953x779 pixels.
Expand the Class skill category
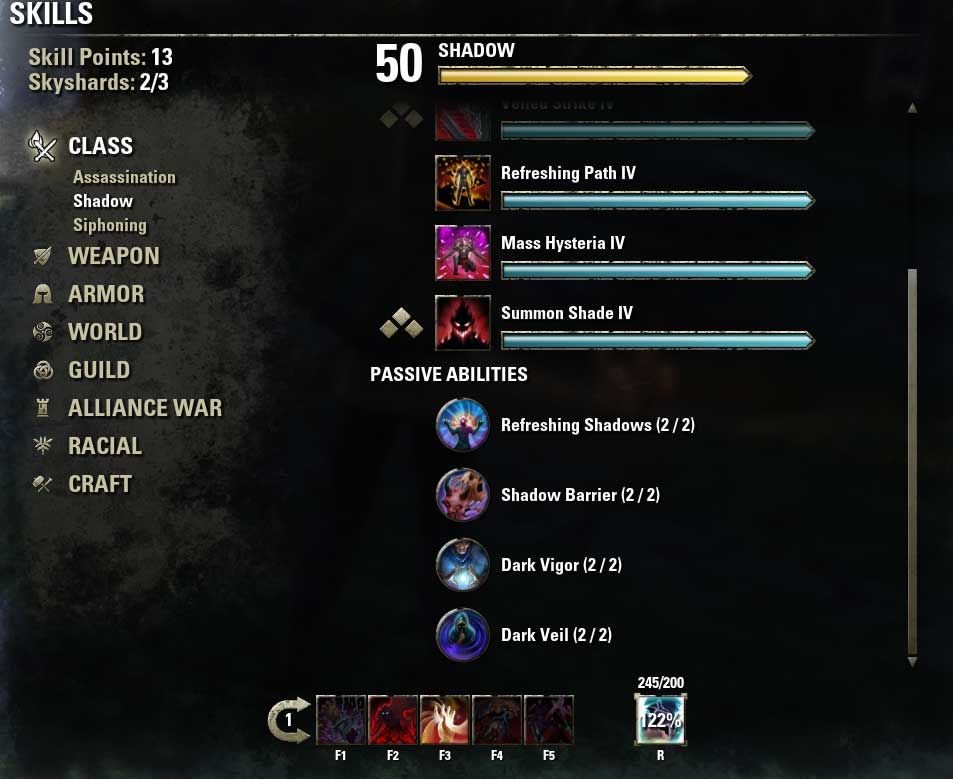[100, 146]
